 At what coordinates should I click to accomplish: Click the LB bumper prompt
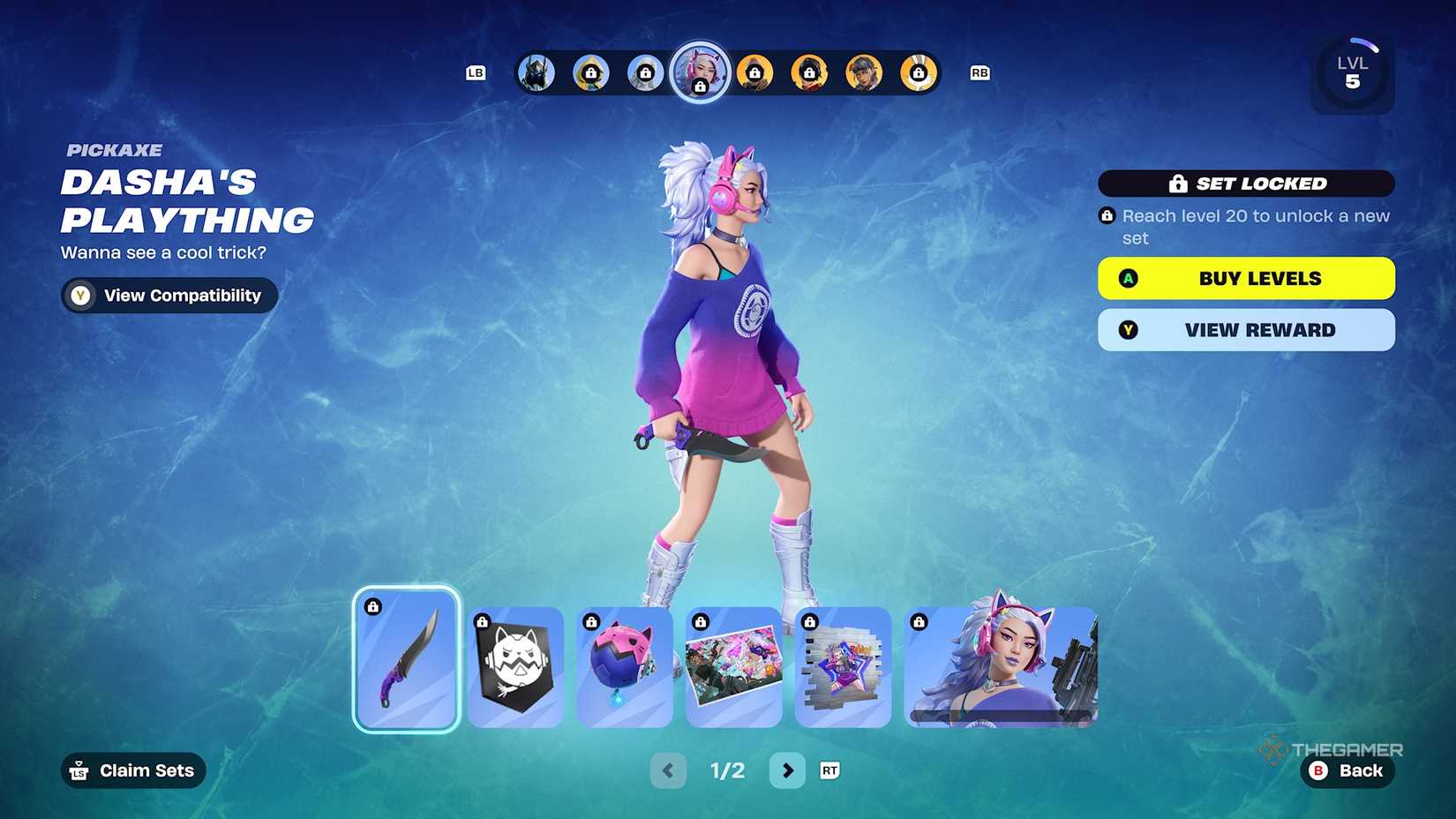pyautogui.click(x=476, y=72)
